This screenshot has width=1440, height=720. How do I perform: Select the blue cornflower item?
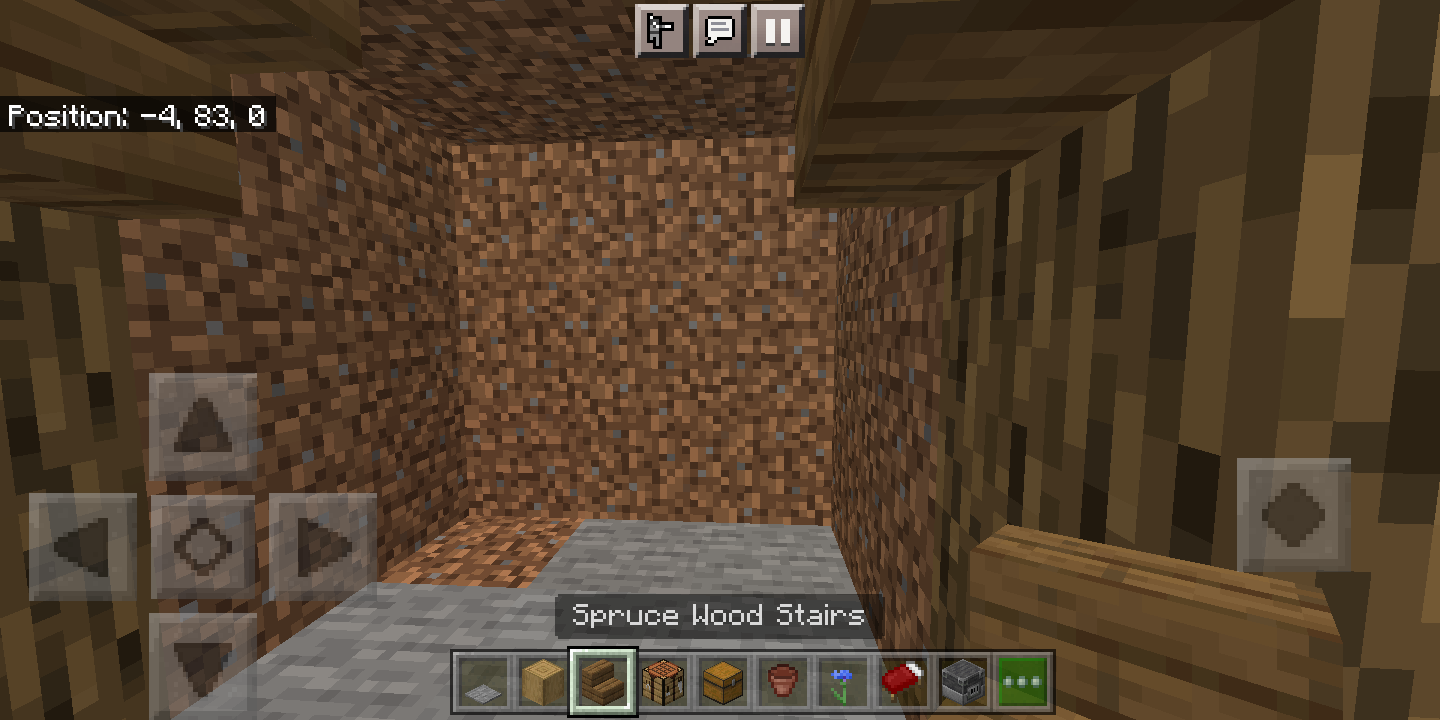tap(843, 681)
